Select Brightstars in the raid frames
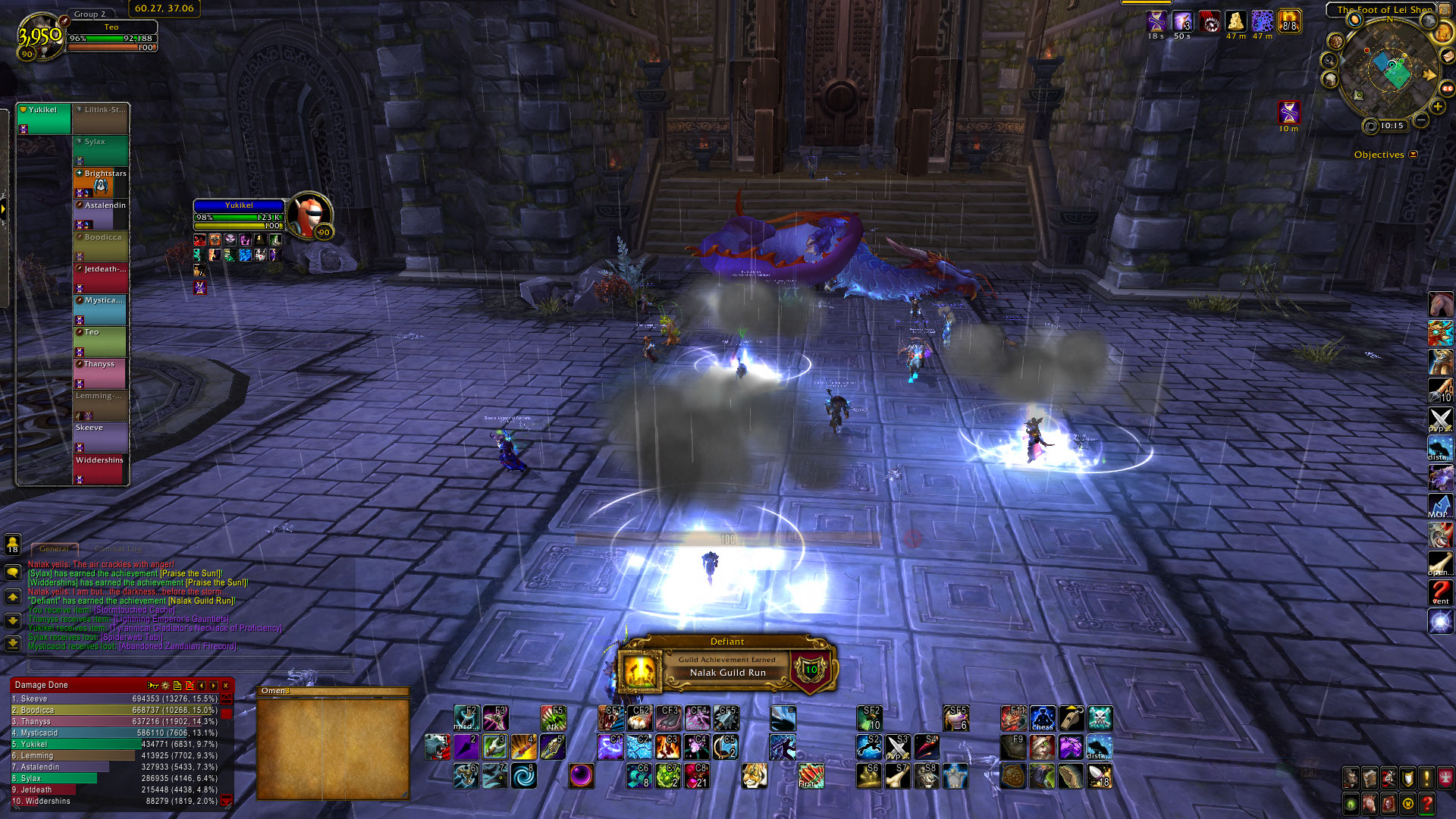This screenshot has width=1456, height=819. (101, 182)
